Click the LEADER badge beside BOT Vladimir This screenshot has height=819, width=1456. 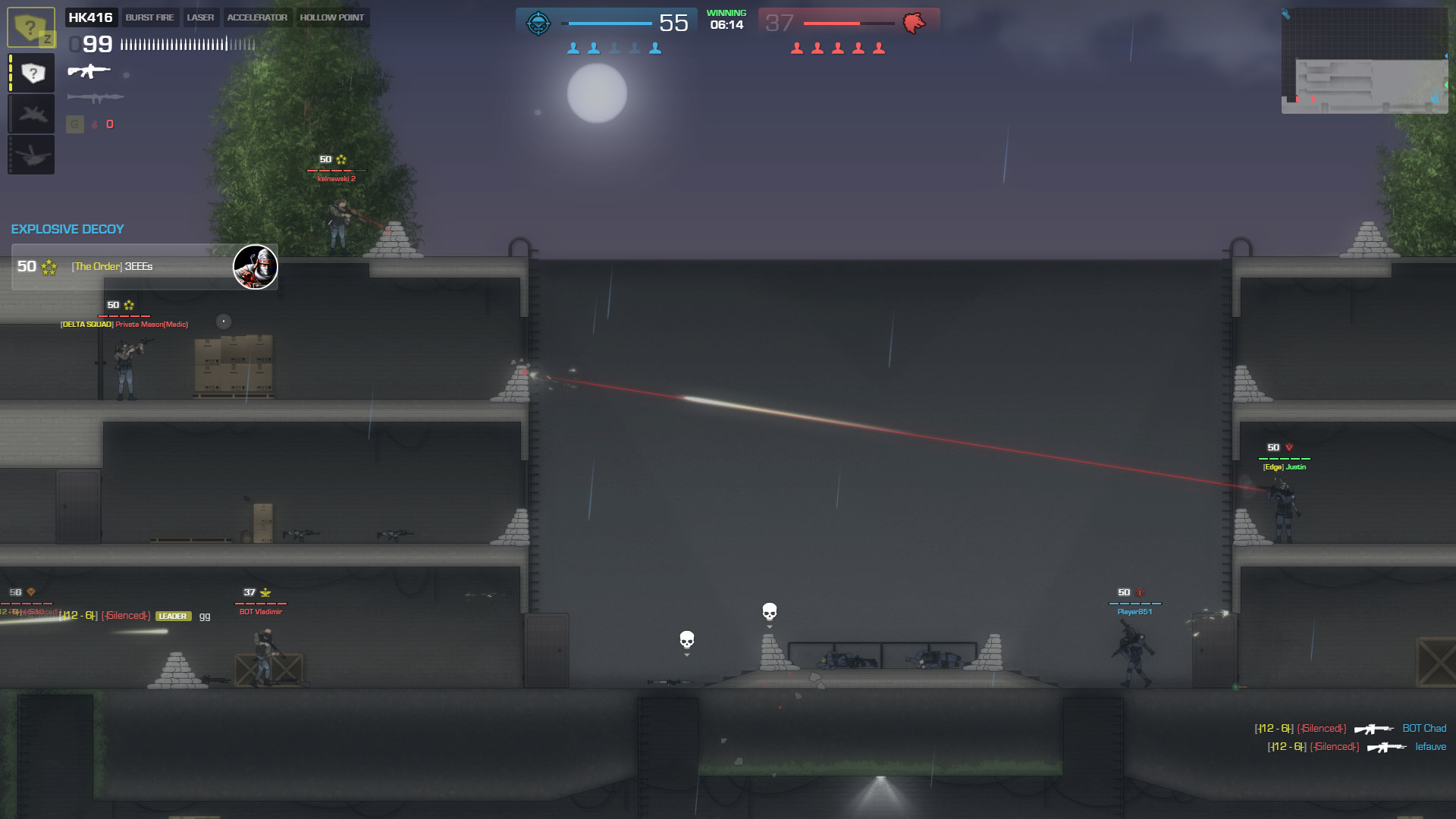[x=173, y=616]
